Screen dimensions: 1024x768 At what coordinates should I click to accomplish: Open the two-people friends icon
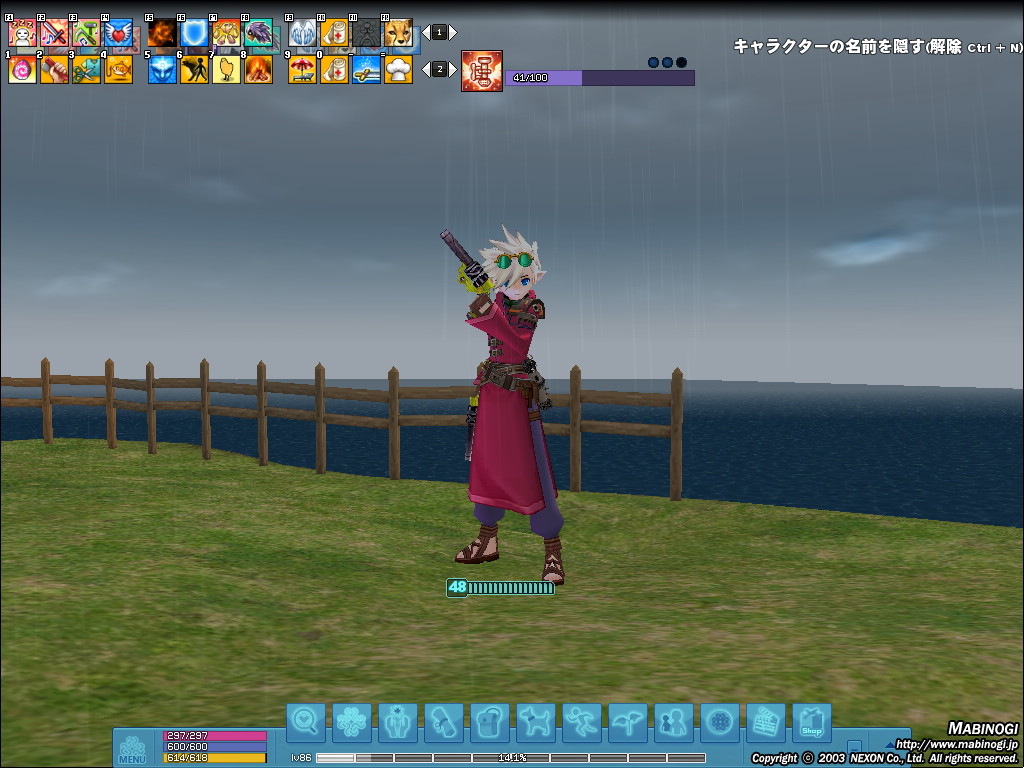673,722
